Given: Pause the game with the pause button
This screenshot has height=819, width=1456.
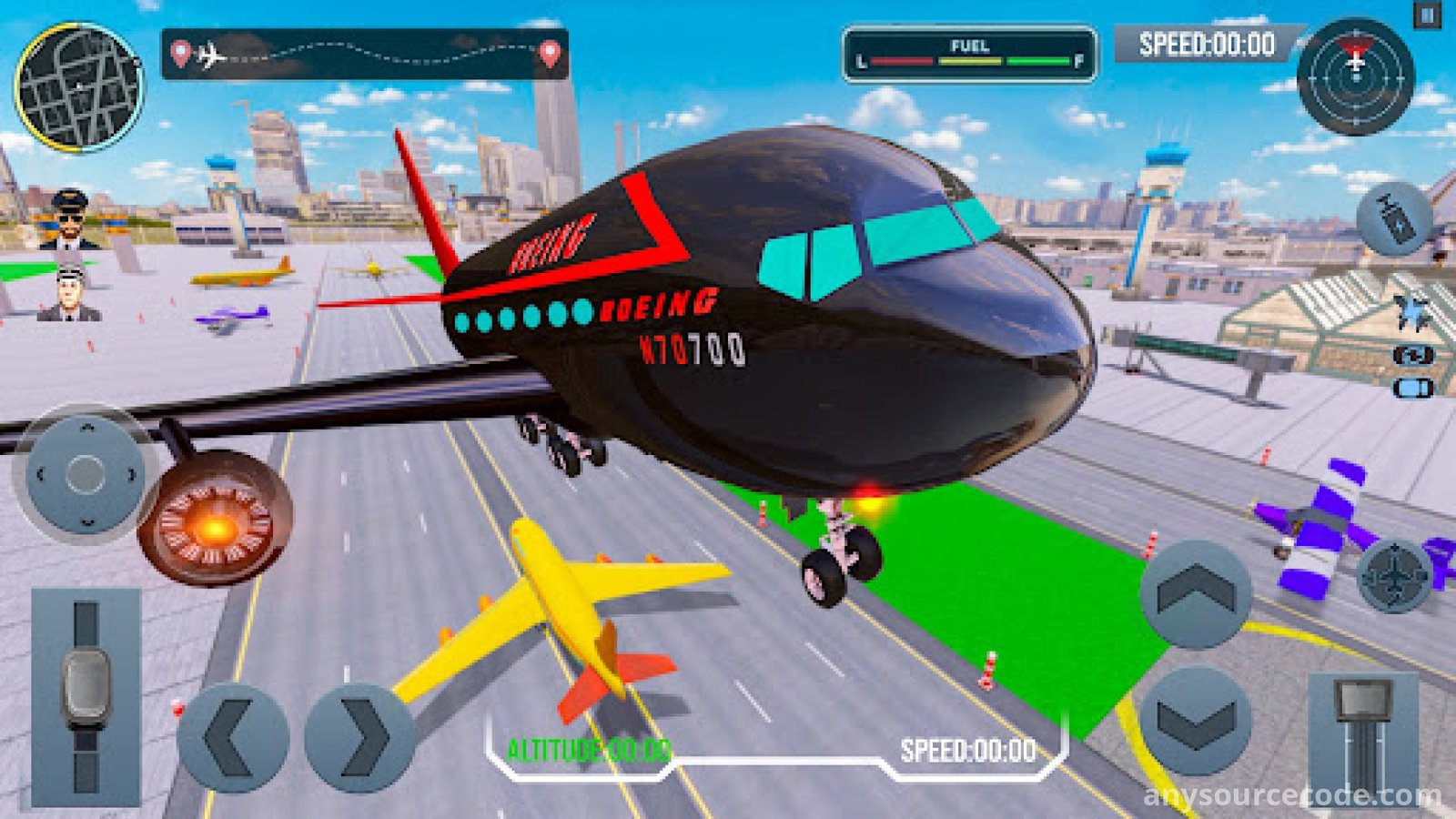Looking at the screenshot, I should 1427,15.
